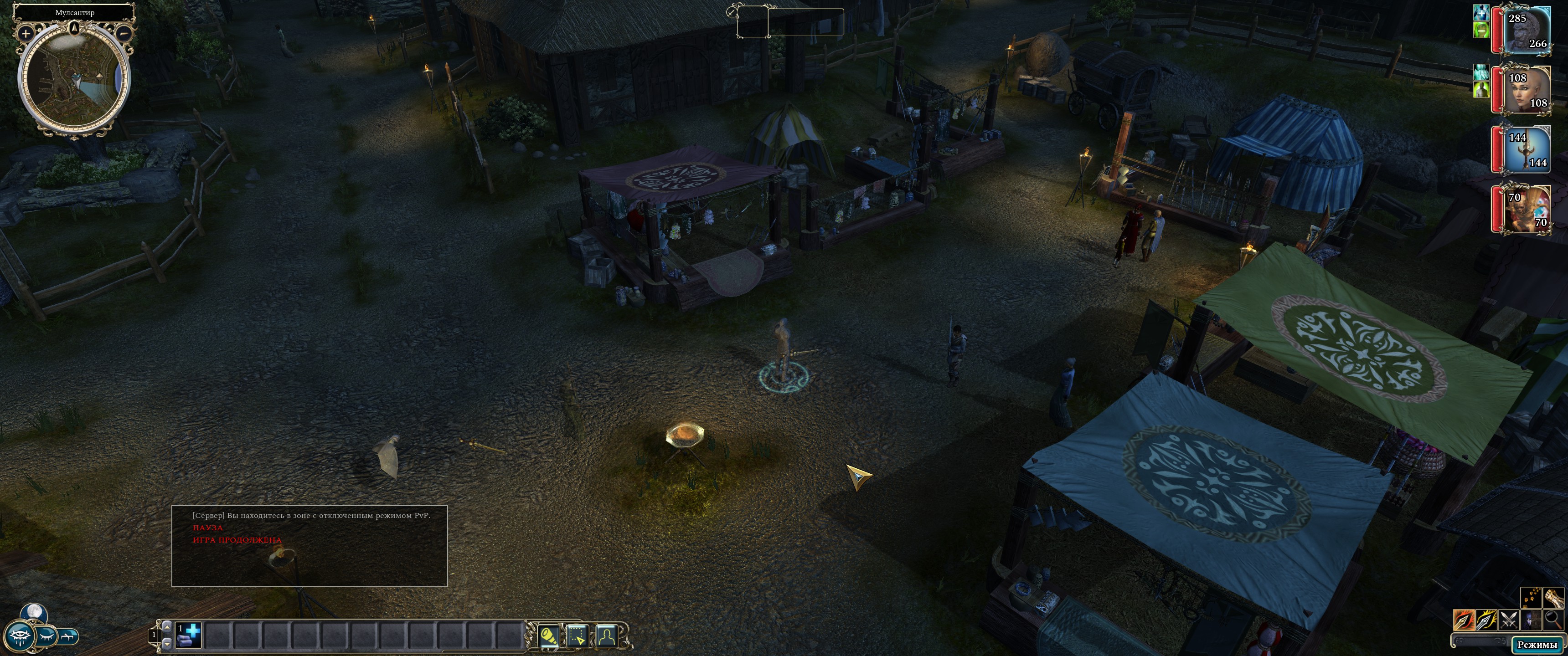Toggle the magnifying glass search mode
This screenshot has width=1568, height=656.
point(1553,620)
